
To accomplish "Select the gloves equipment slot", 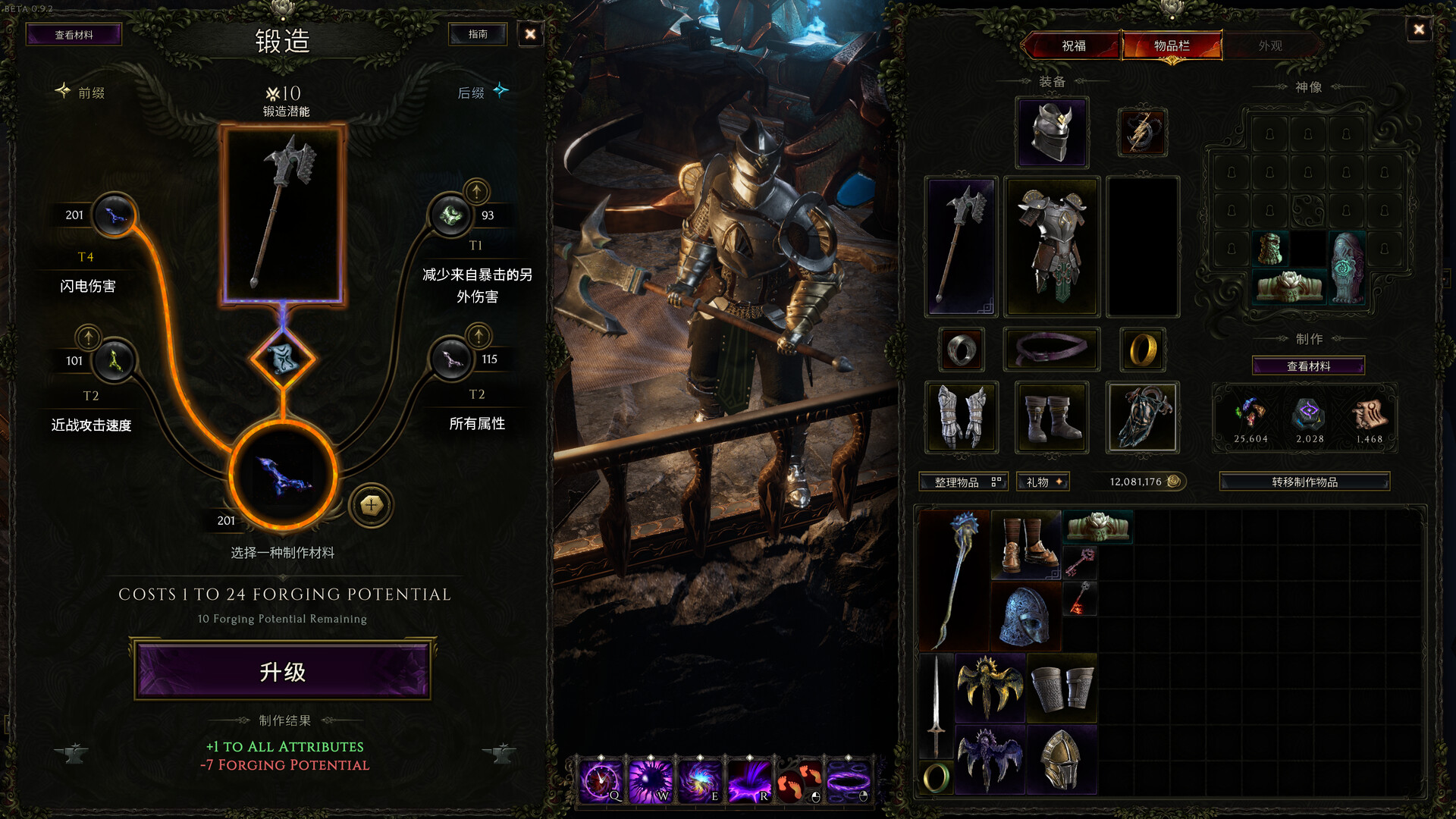I will (961, 416).
